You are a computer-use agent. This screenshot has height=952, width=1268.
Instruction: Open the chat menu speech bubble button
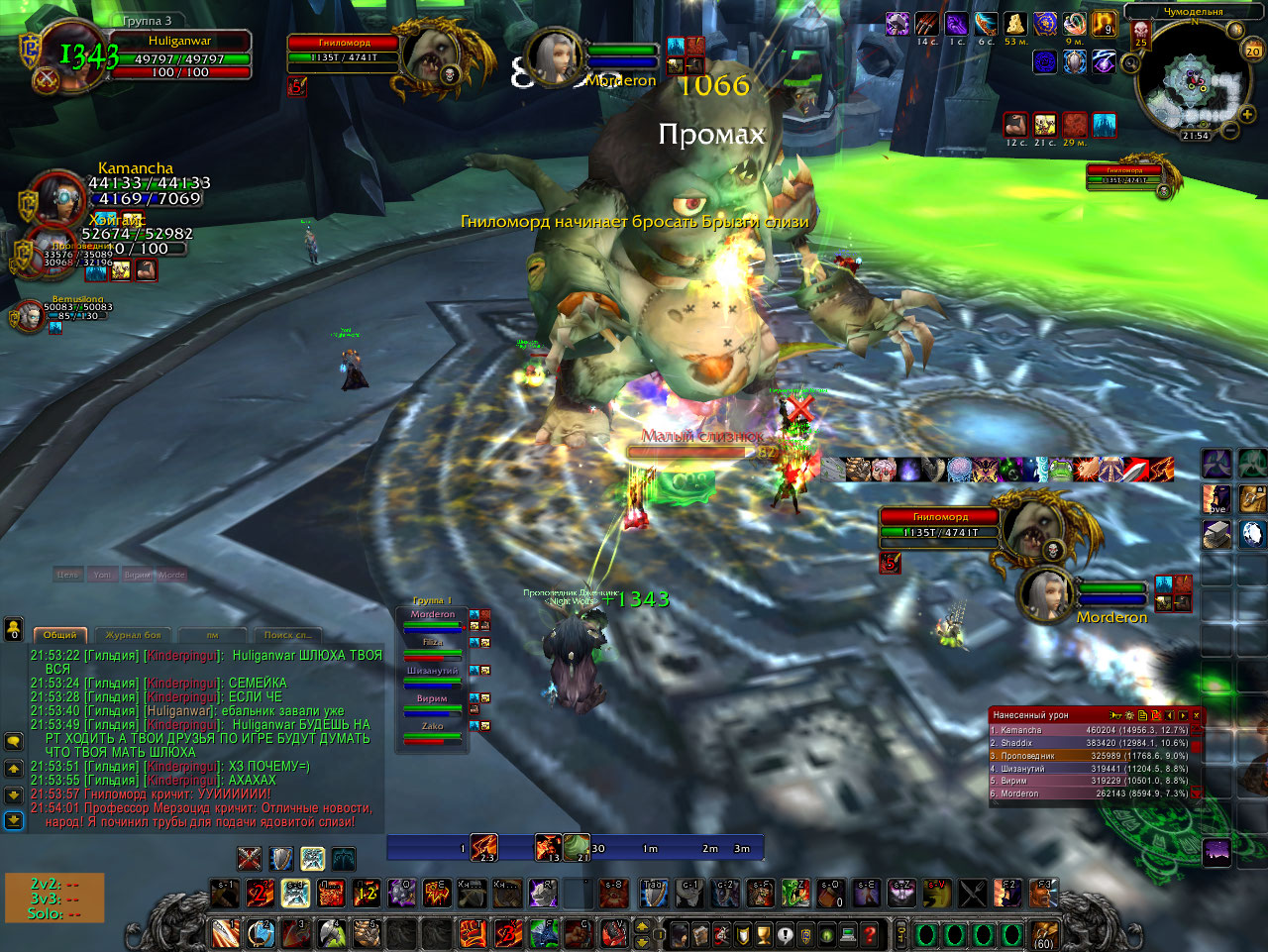[x=14, y=741]
